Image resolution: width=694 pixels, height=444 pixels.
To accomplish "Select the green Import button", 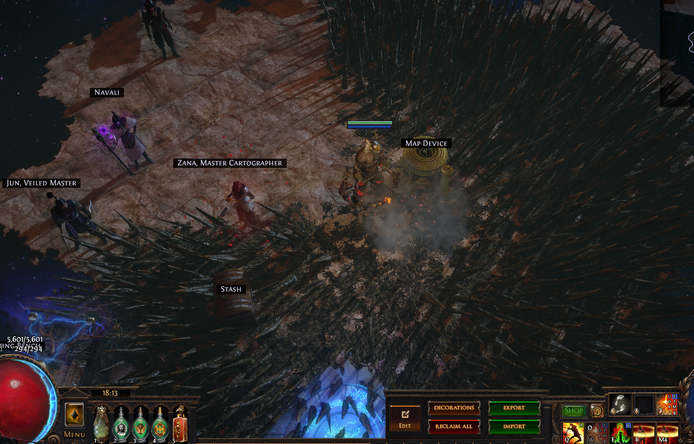I will click(x=514, y=426).
